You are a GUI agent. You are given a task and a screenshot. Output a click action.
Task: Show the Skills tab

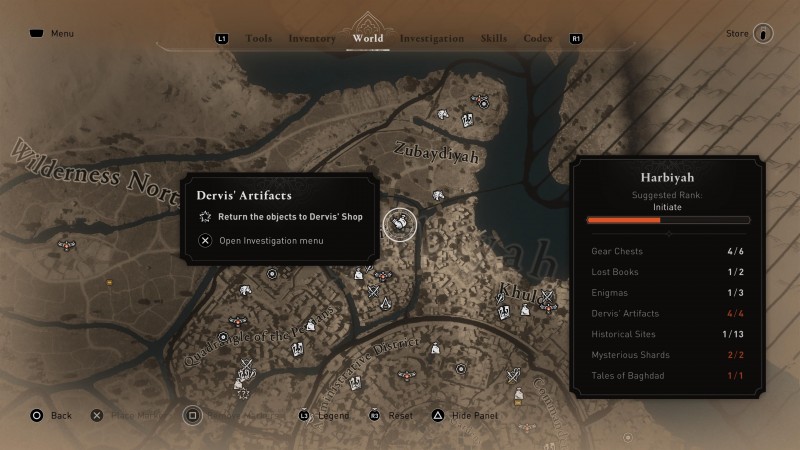[494, 39]
